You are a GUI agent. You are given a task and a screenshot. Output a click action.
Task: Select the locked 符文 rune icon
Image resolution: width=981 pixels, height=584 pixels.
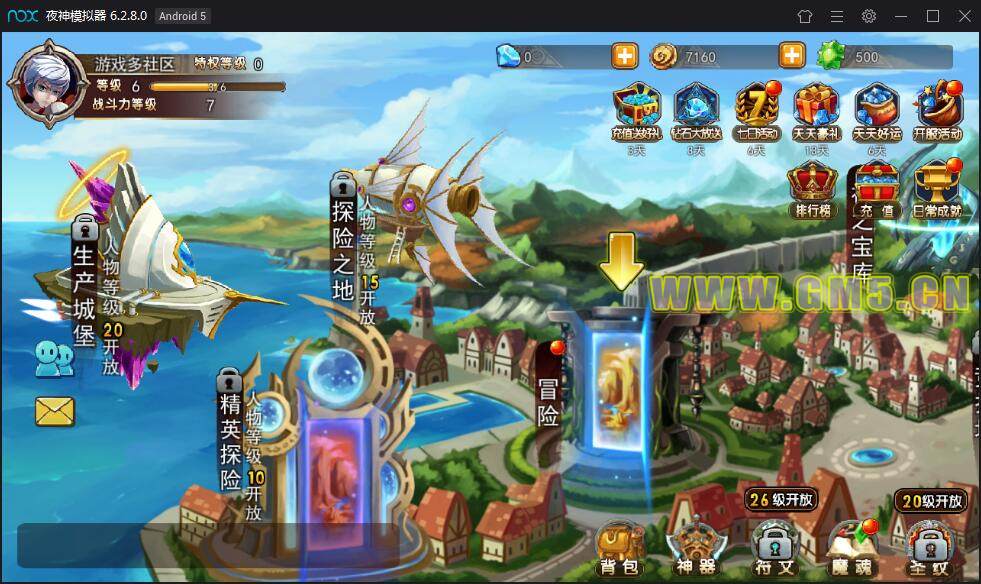(773, 548)
